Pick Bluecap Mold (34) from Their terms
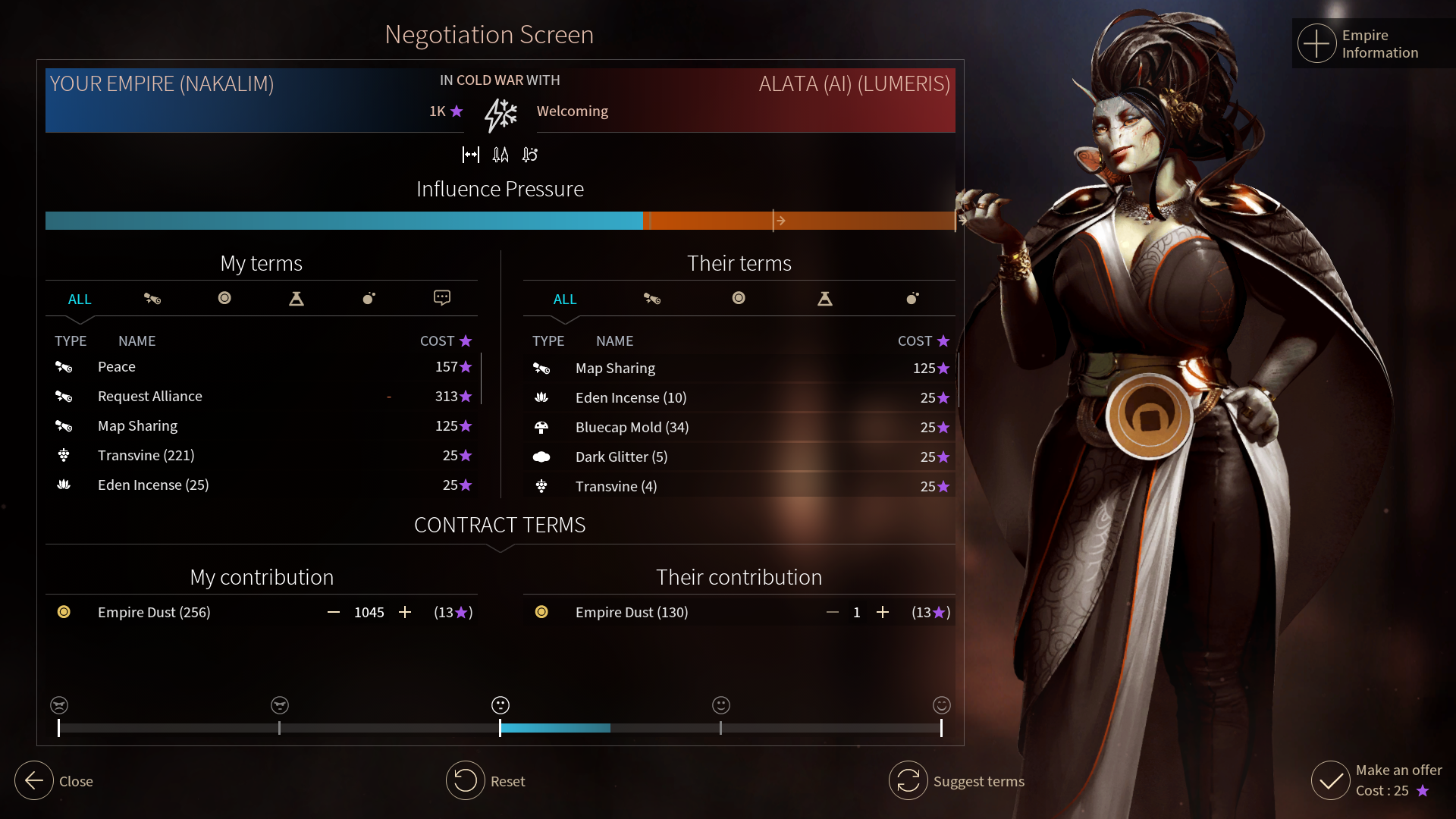 click(x=632, y=428)
